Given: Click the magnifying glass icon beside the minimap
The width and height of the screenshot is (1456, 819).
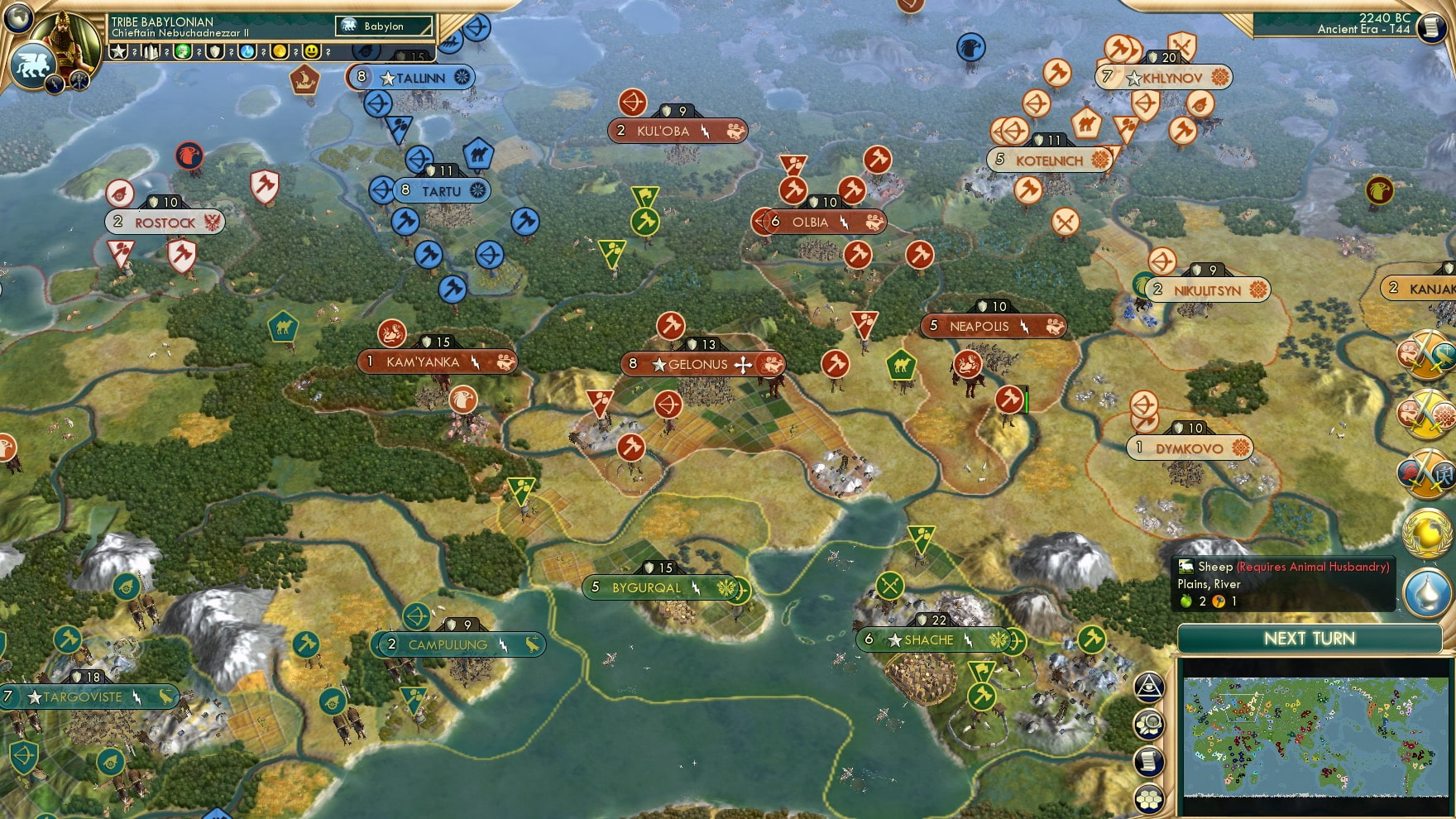Looking at the screenshot, I should coord(1149,723).
